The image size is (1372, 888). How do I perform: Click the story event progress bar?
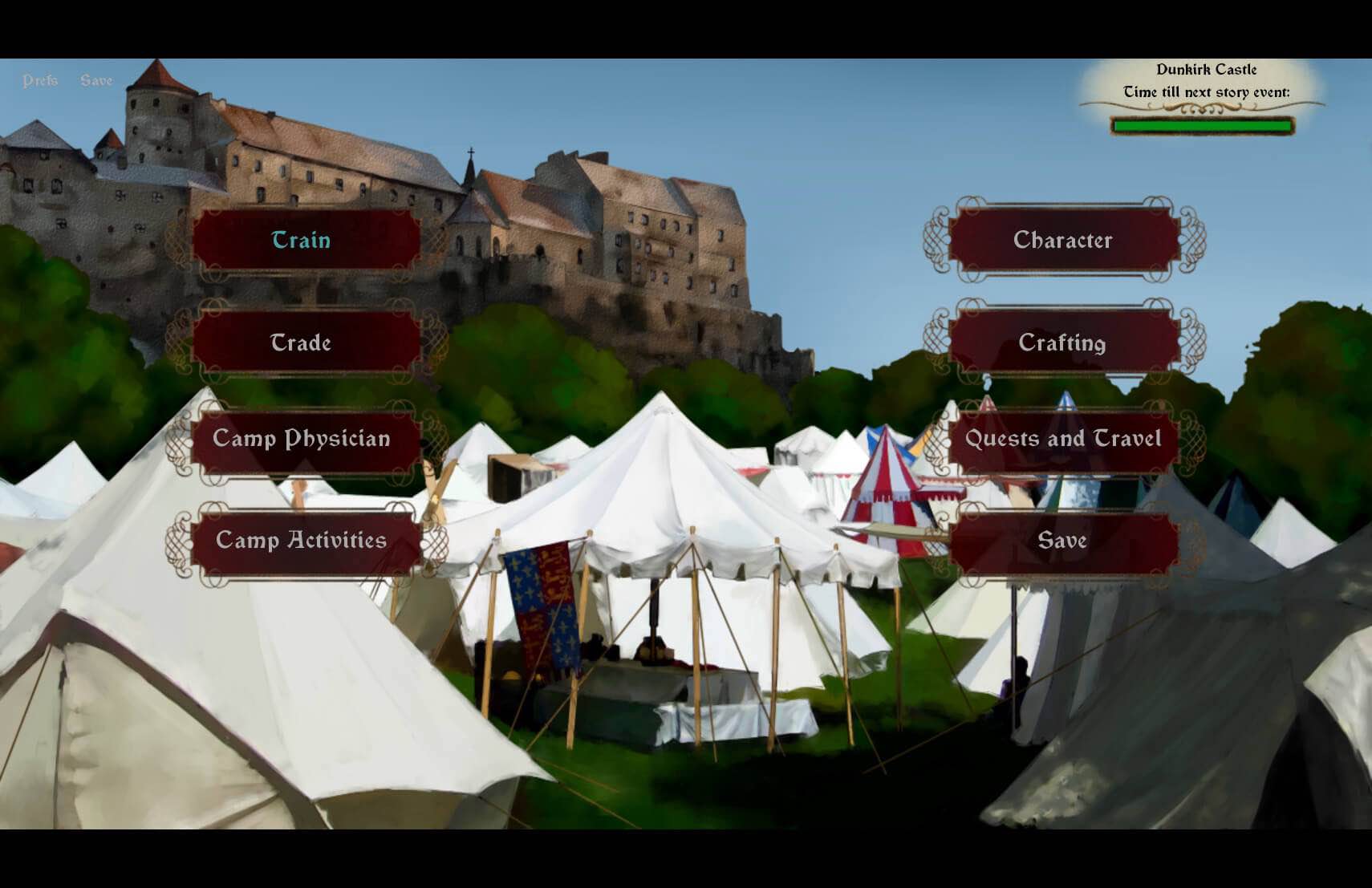tap(1202, 125)
